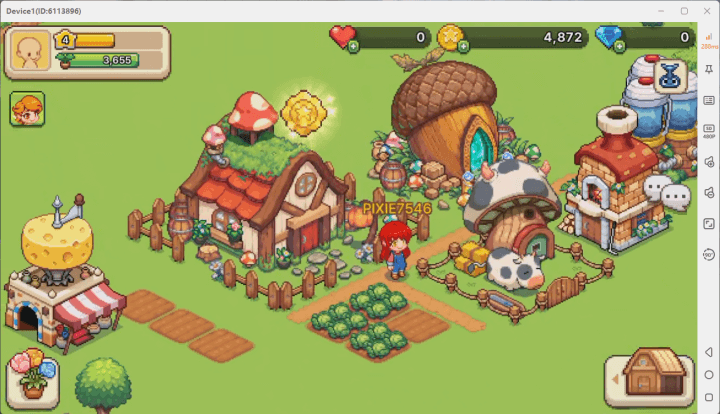Tap the emulator back triangle button
The width and height of the screenshot is (720, 414).
708,353
